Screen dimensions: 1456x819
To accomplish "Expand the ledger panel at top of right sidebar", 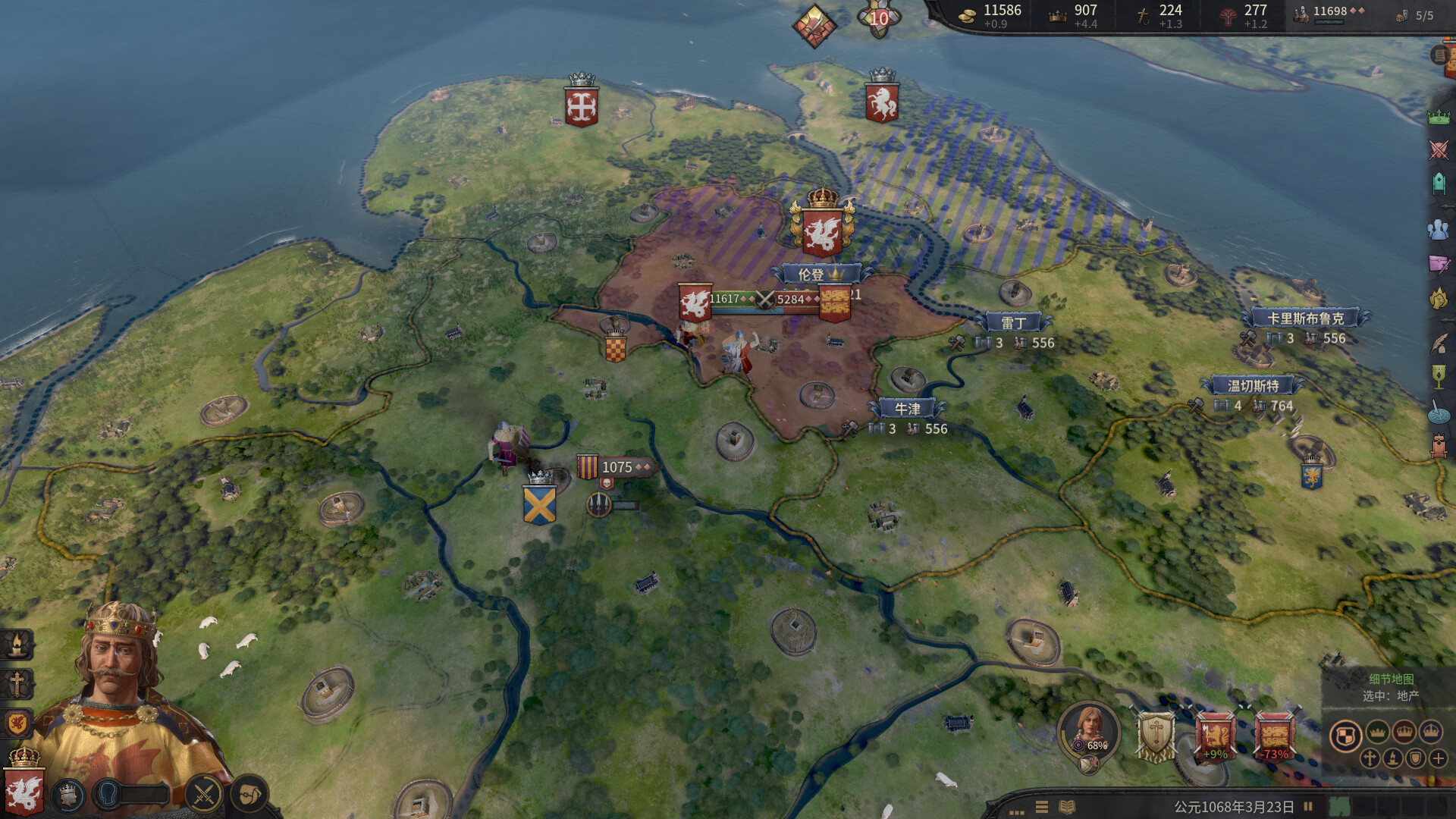I will (1439, 55).
